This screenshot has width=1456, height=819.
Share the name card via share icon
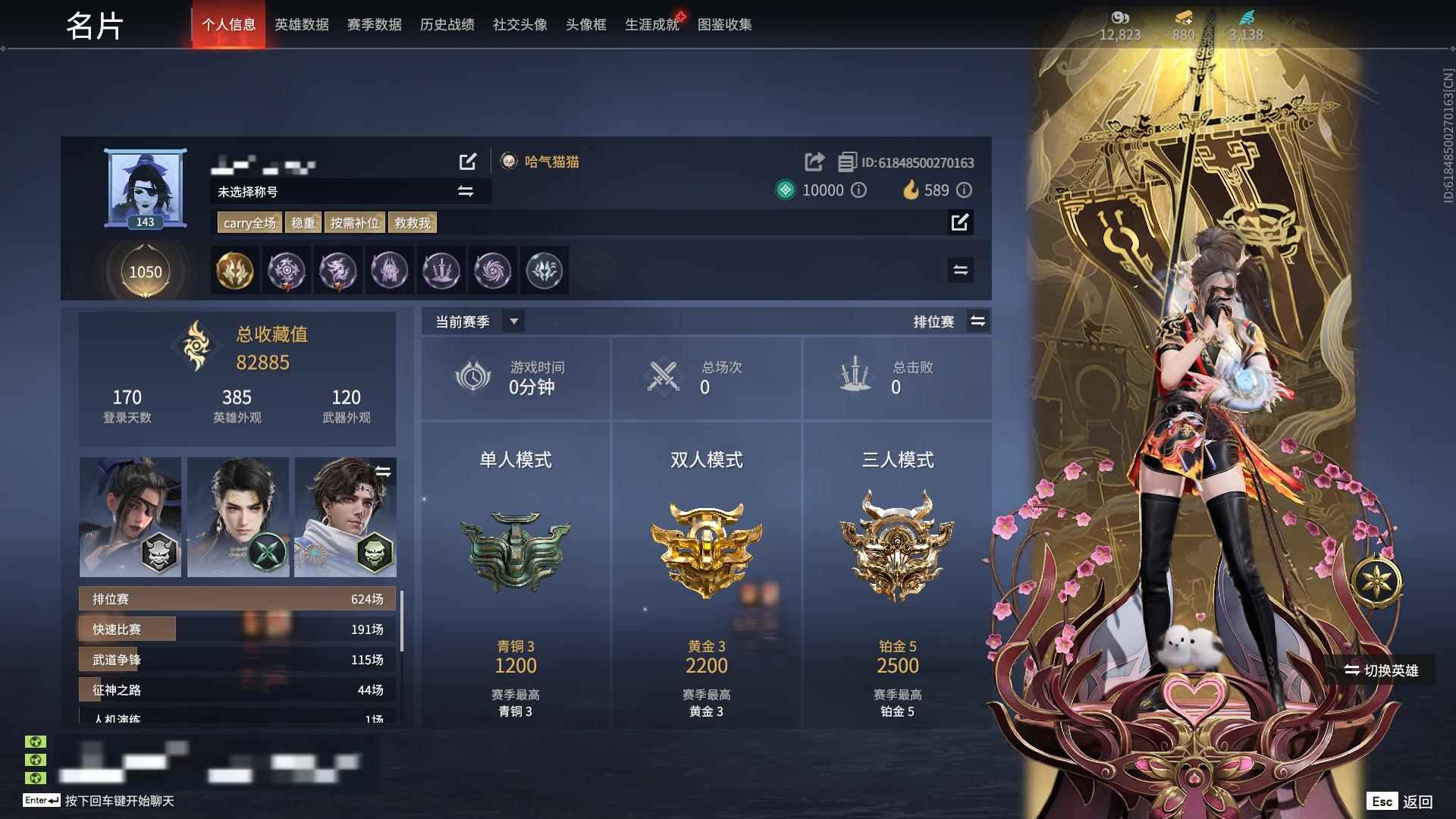click(814, 162)
